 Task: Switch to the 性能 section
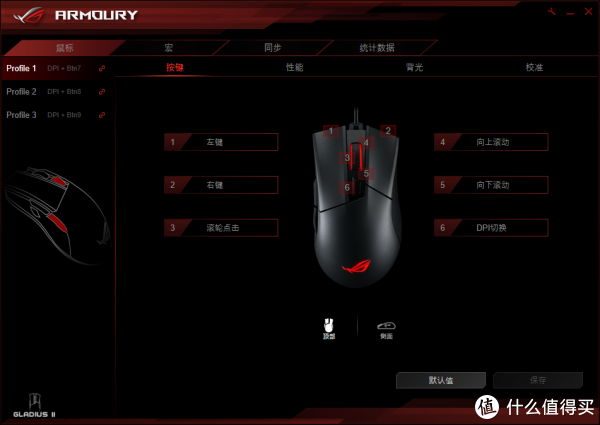(294, 68)
